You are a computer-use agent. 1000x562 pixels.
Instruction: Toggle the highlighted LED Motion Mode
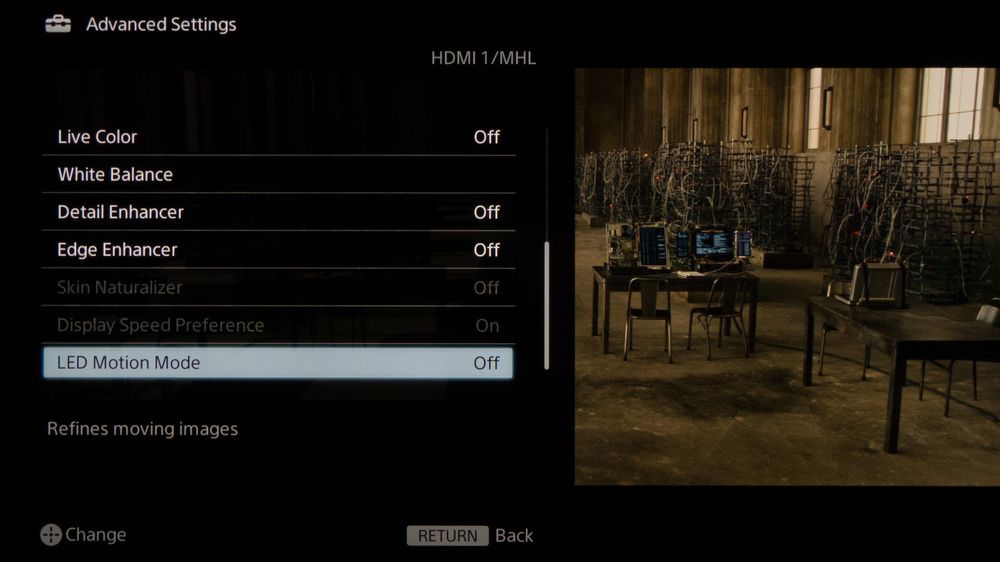pyautogui.click(x=278, y=363)
